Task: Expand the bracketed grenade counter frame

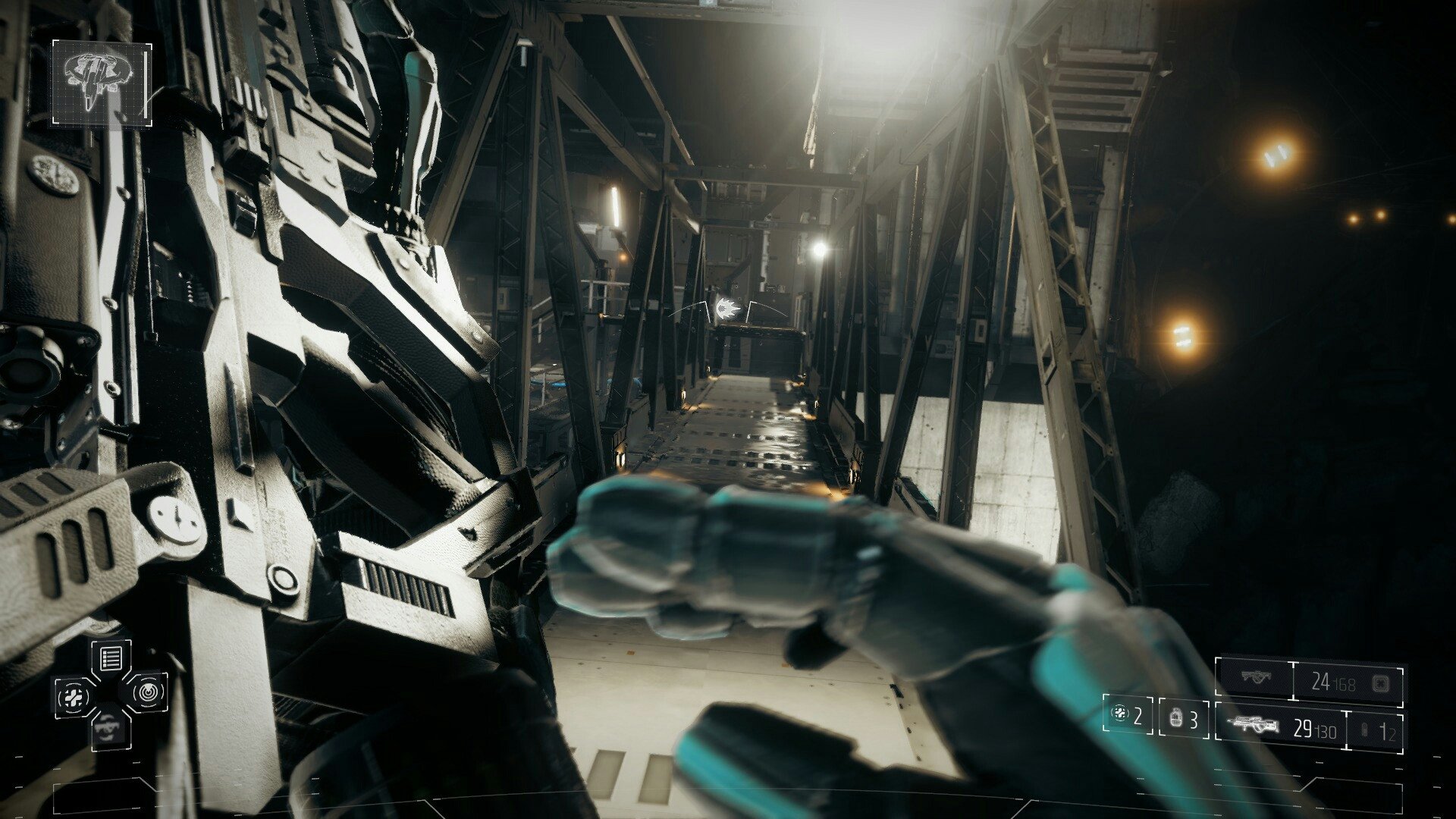Action: tap(1128, 713)
